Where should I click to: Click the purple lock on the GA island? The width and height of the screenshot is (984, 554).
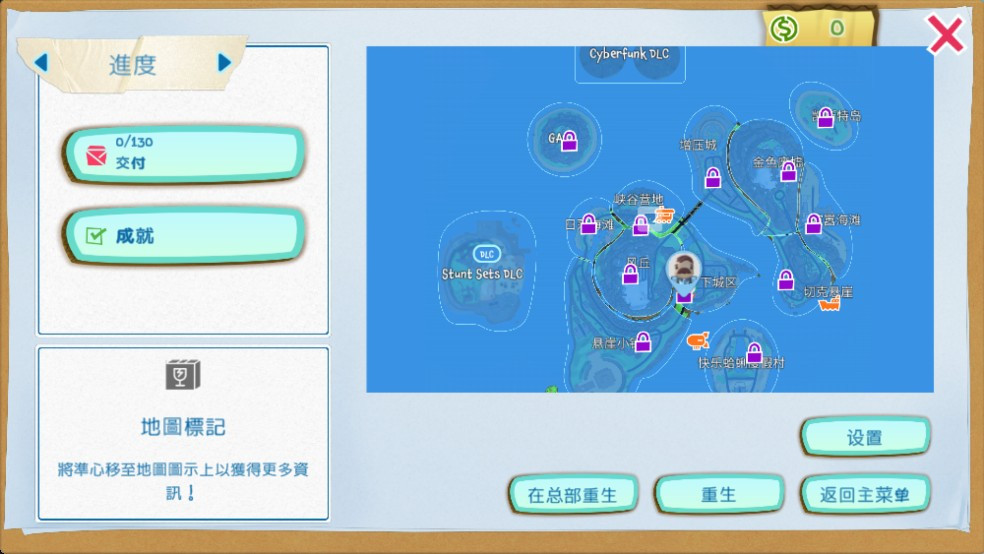click(569, 142)
